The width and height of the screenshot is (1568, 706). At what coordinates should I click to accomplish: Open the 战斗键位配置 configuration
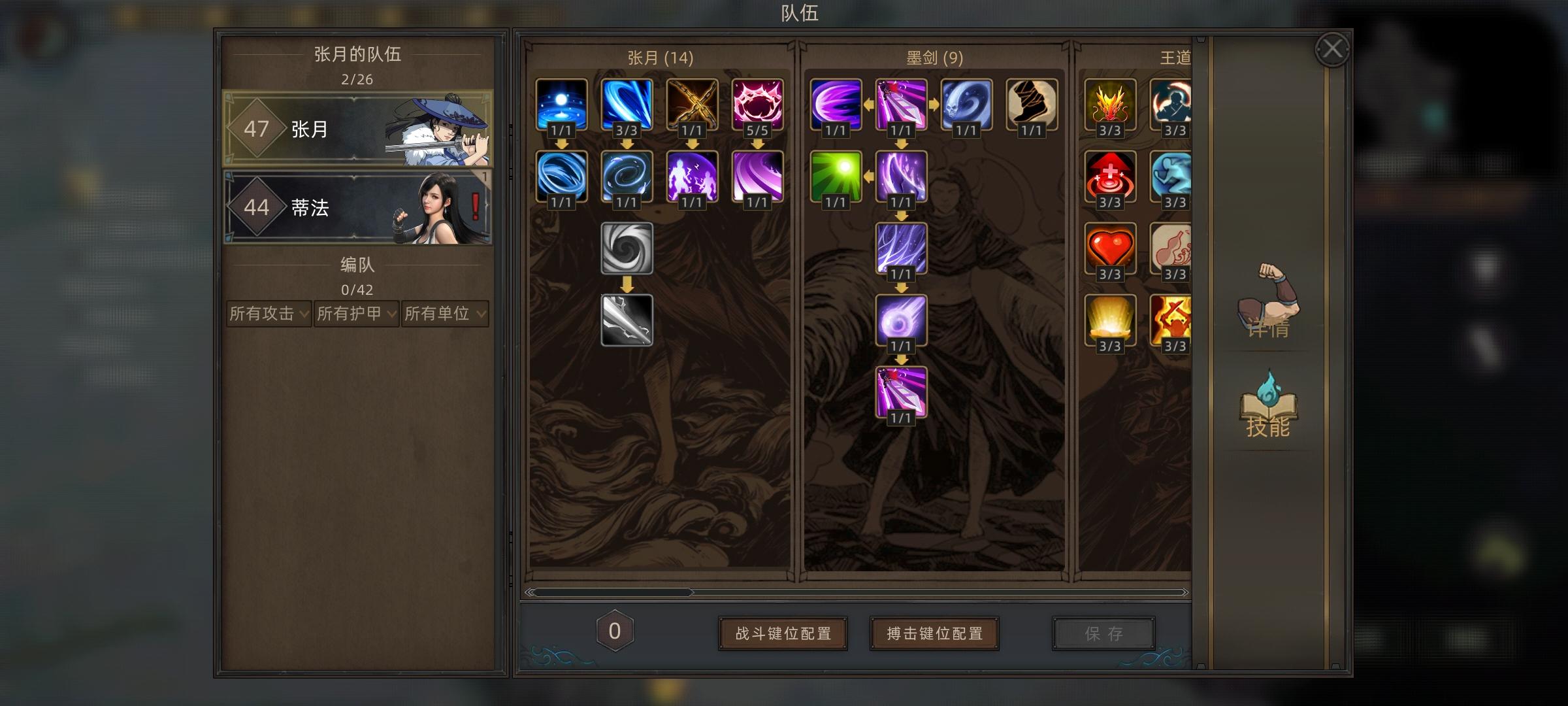coord(783,632)
